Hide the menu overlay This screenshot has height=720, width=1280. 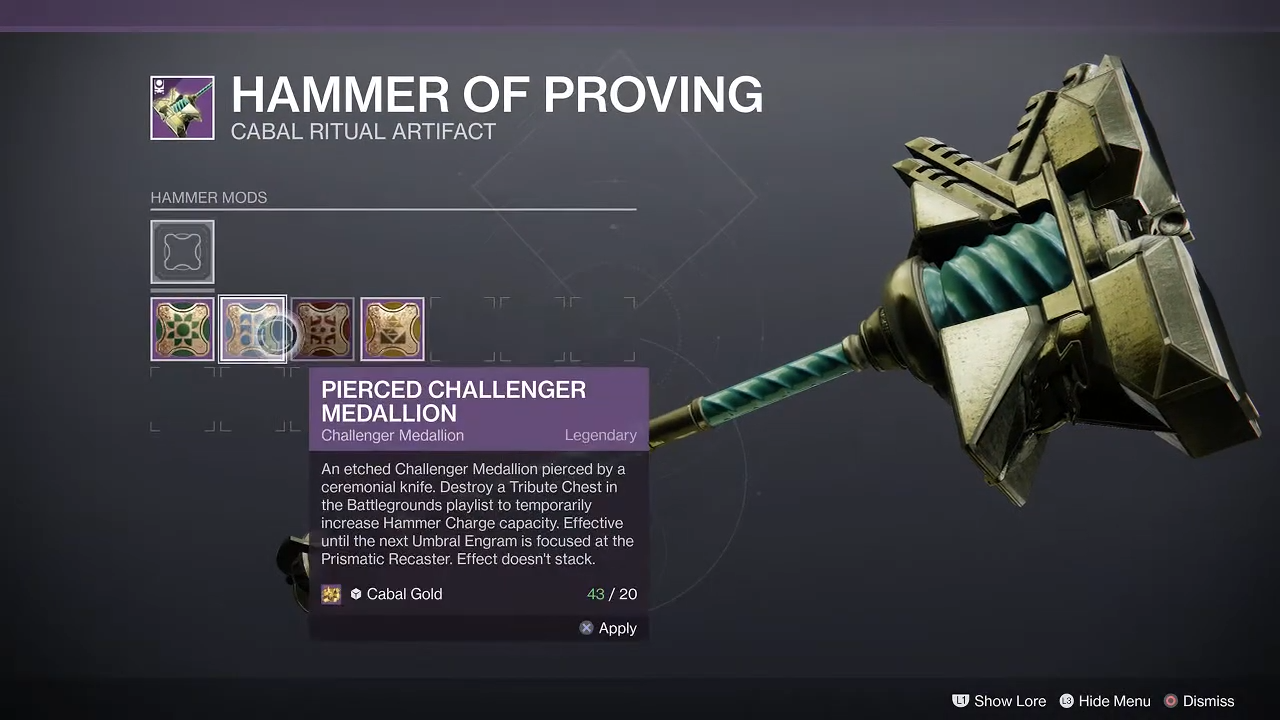pyautogui.click(x=1104, y=701)
